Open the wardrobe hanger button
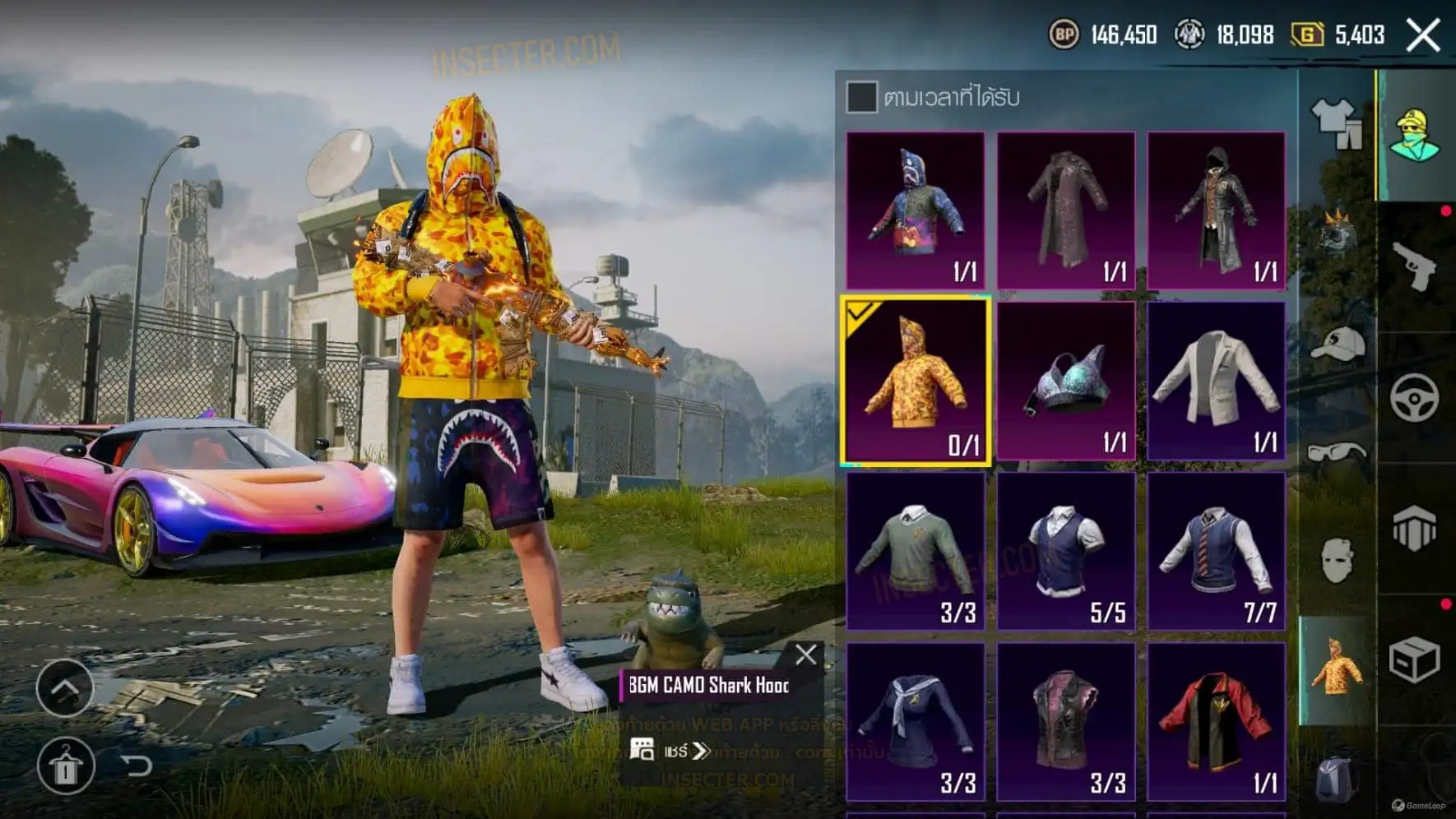Screen dimensions: 1456x819 (66, 766)
